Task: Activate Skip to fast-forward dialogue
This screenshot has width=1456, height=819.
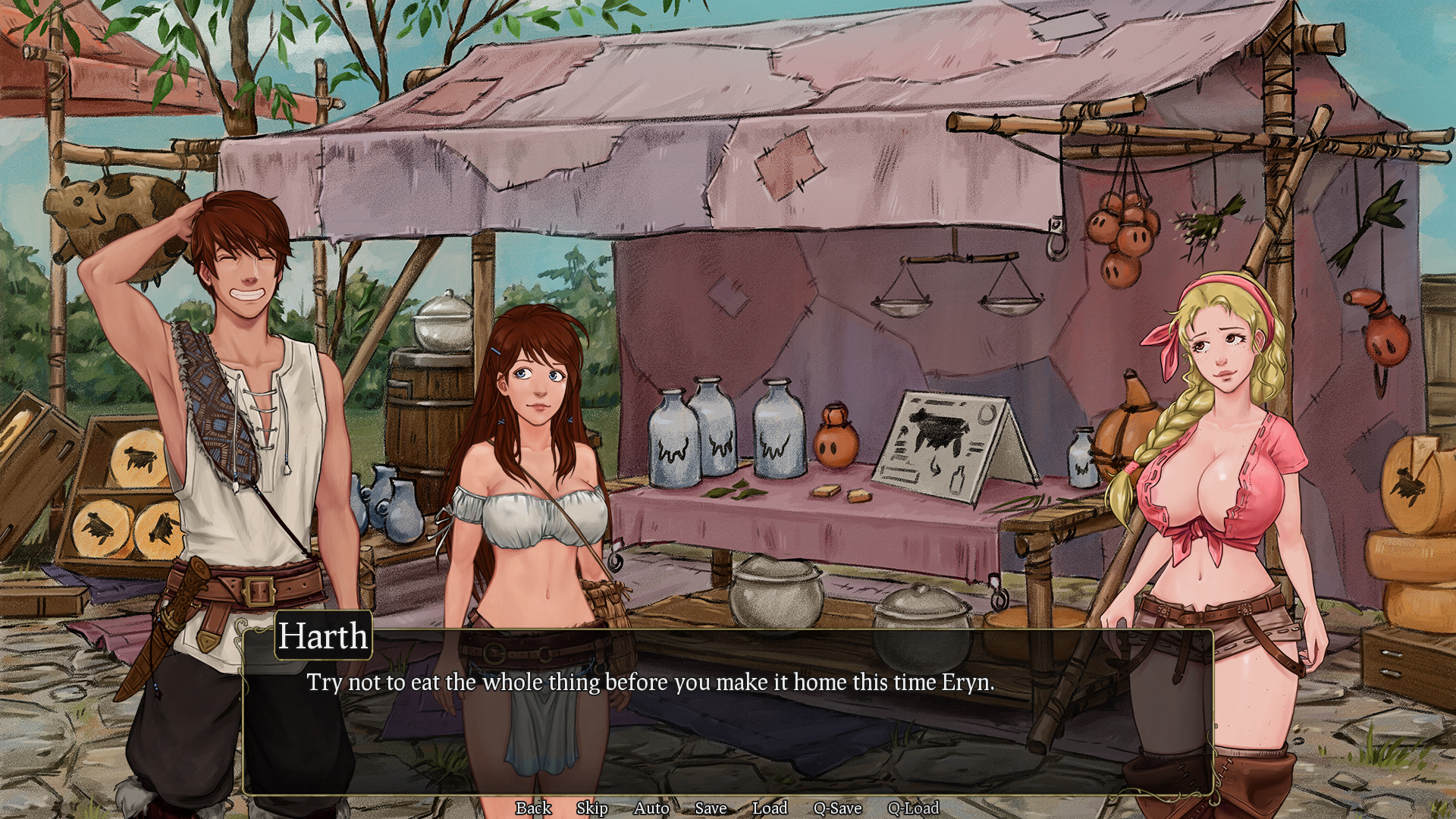Action: point(591,808)
